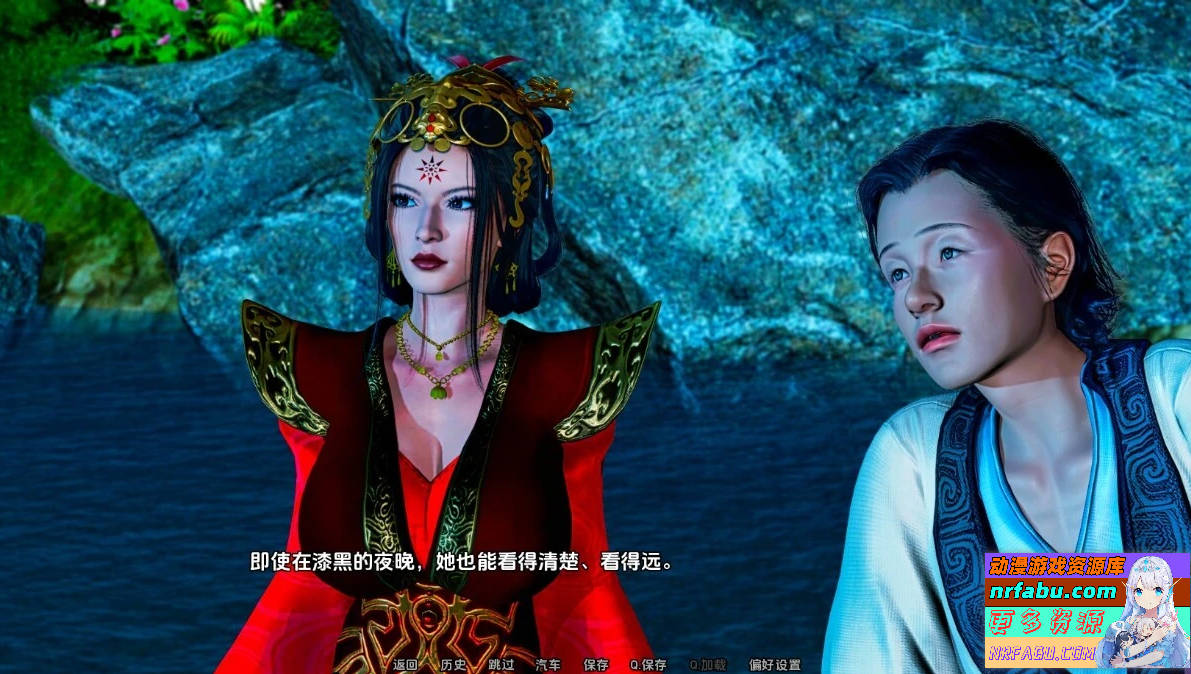Select Q.保存 quick save

(x=648, y=665)
